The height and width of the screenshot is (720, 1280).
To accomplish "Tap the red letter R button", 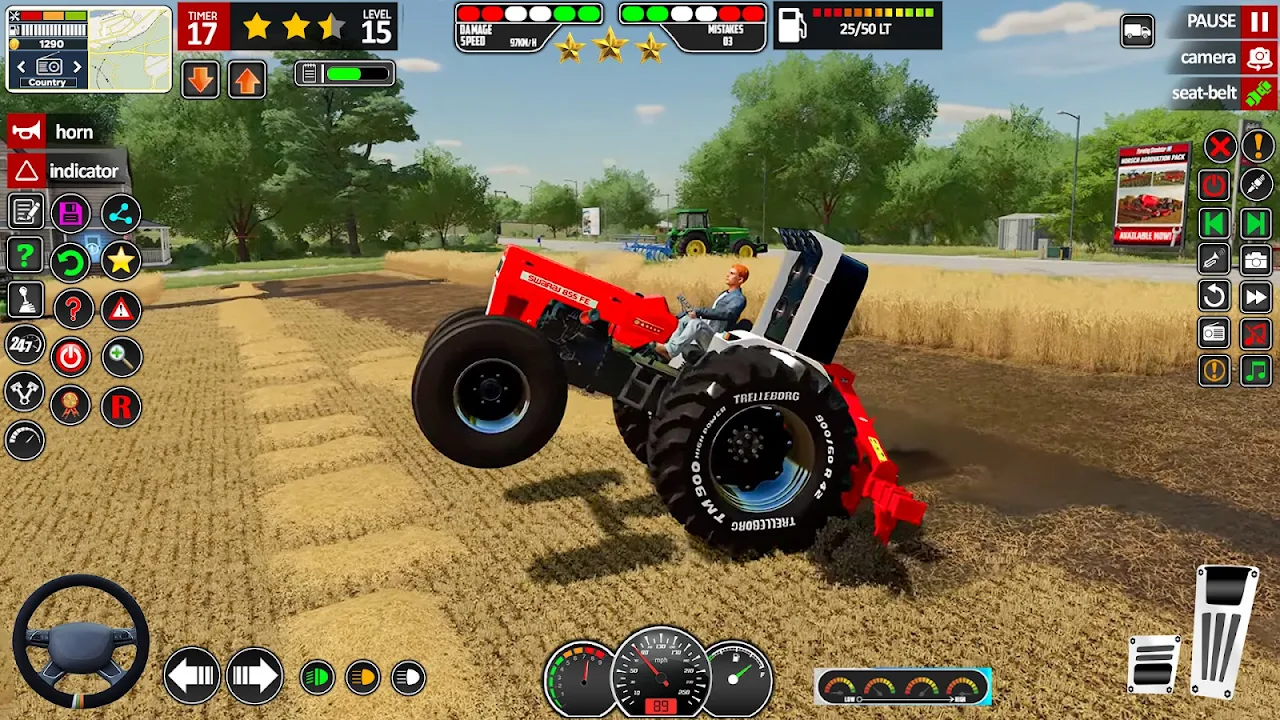I will pos(121,407).
